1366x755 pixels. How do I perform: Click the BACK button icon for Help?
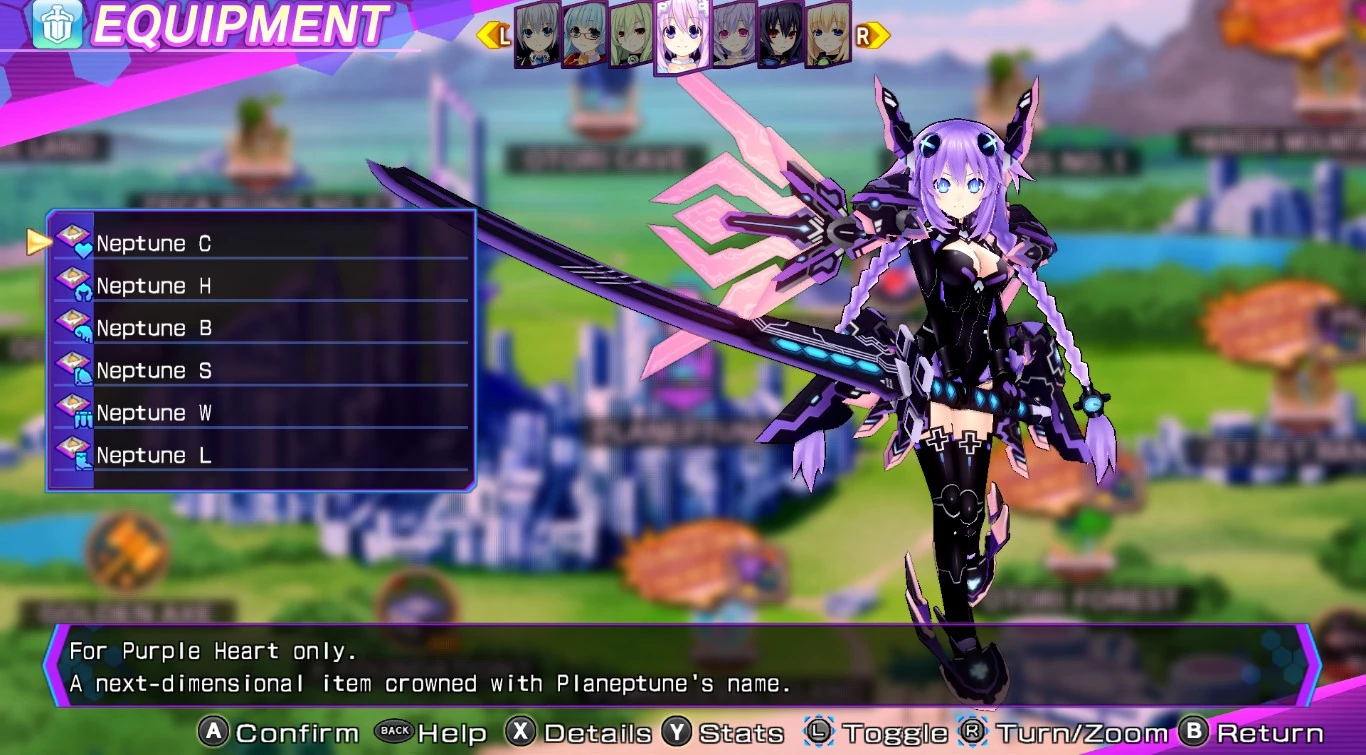(395, 733)
